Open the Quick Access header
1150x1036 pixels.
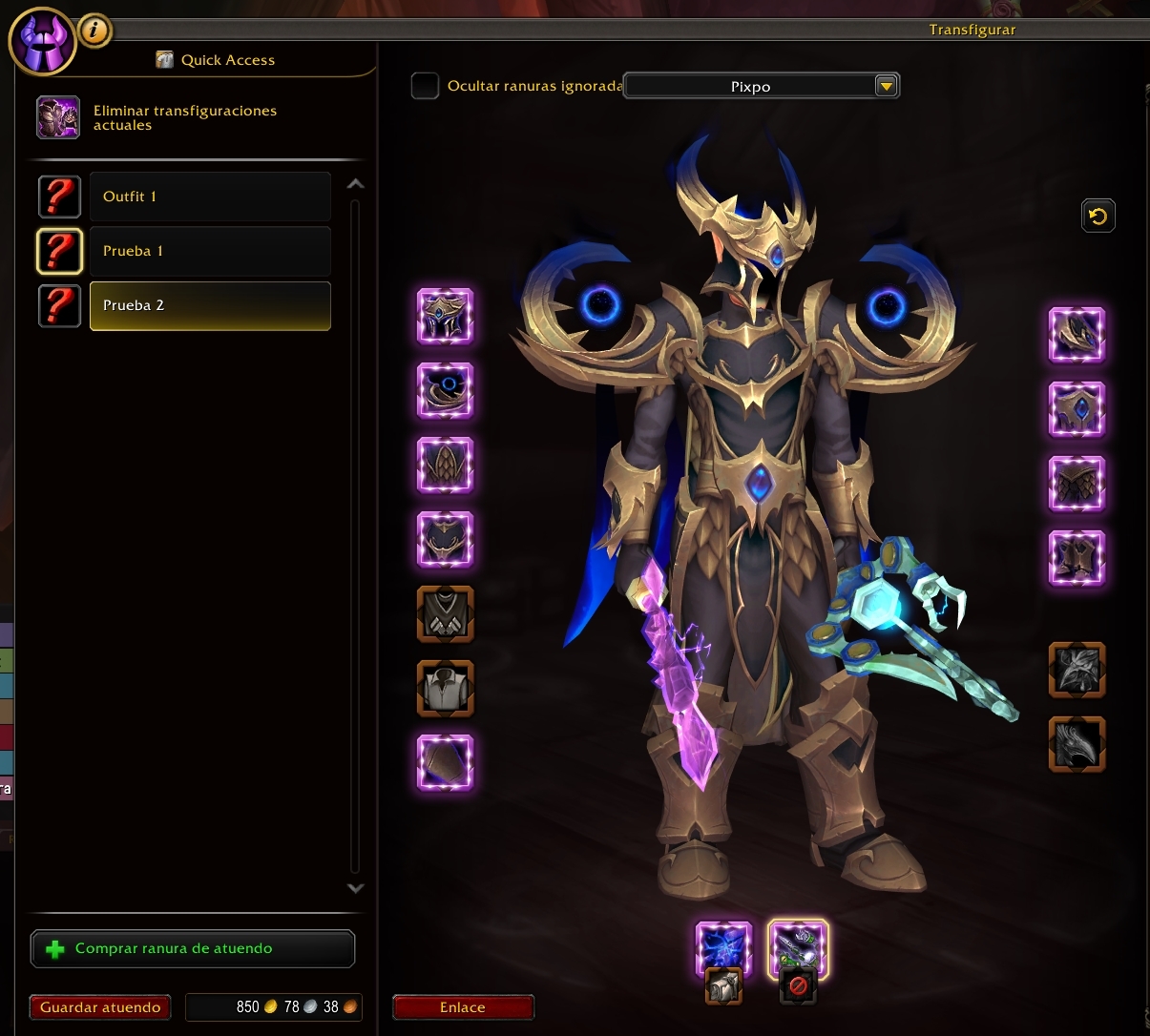[x=227, y=60]
